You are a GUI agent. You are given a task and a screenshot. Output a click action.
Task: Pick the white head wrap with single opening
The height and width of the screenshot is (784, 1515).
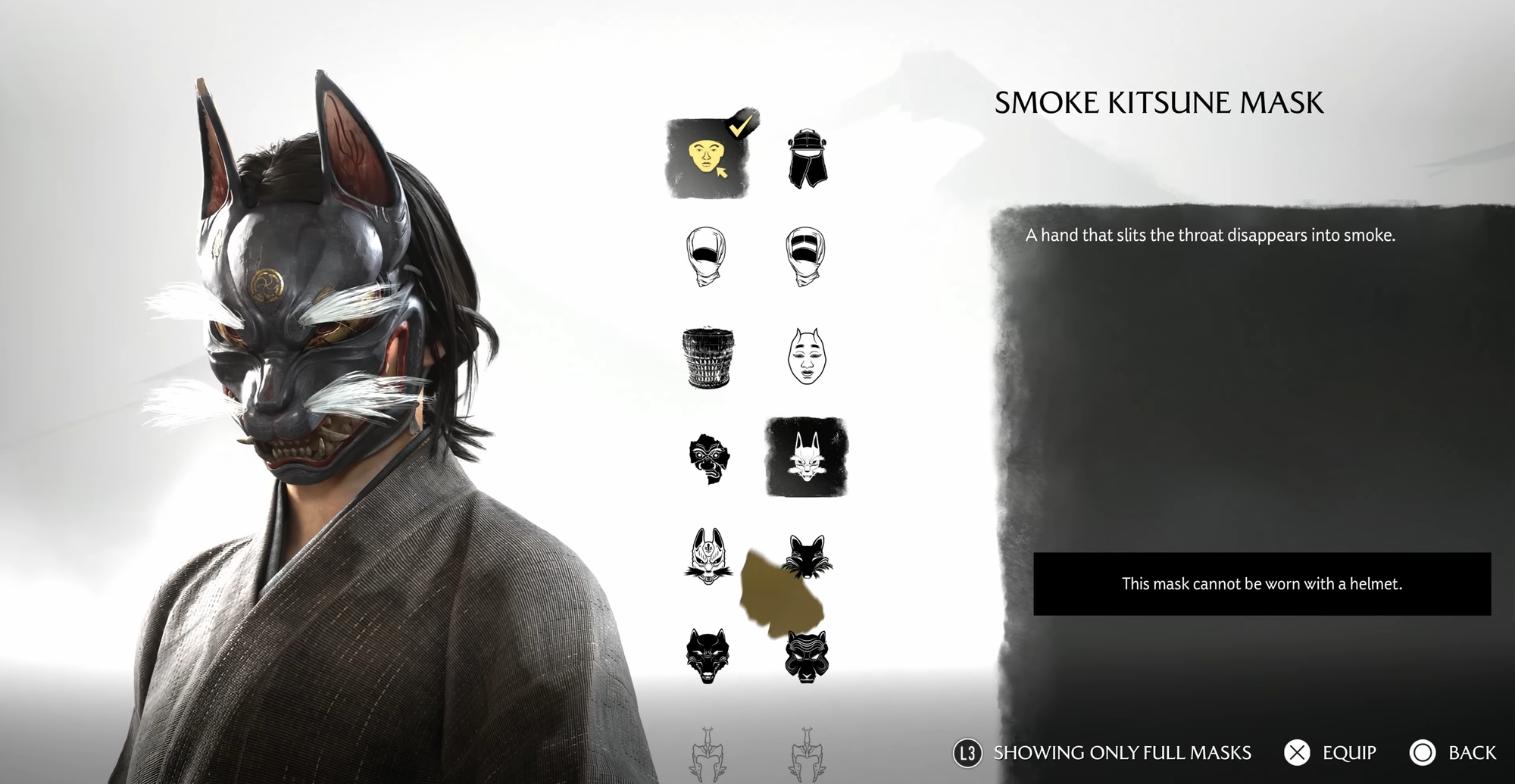[707, 256]
